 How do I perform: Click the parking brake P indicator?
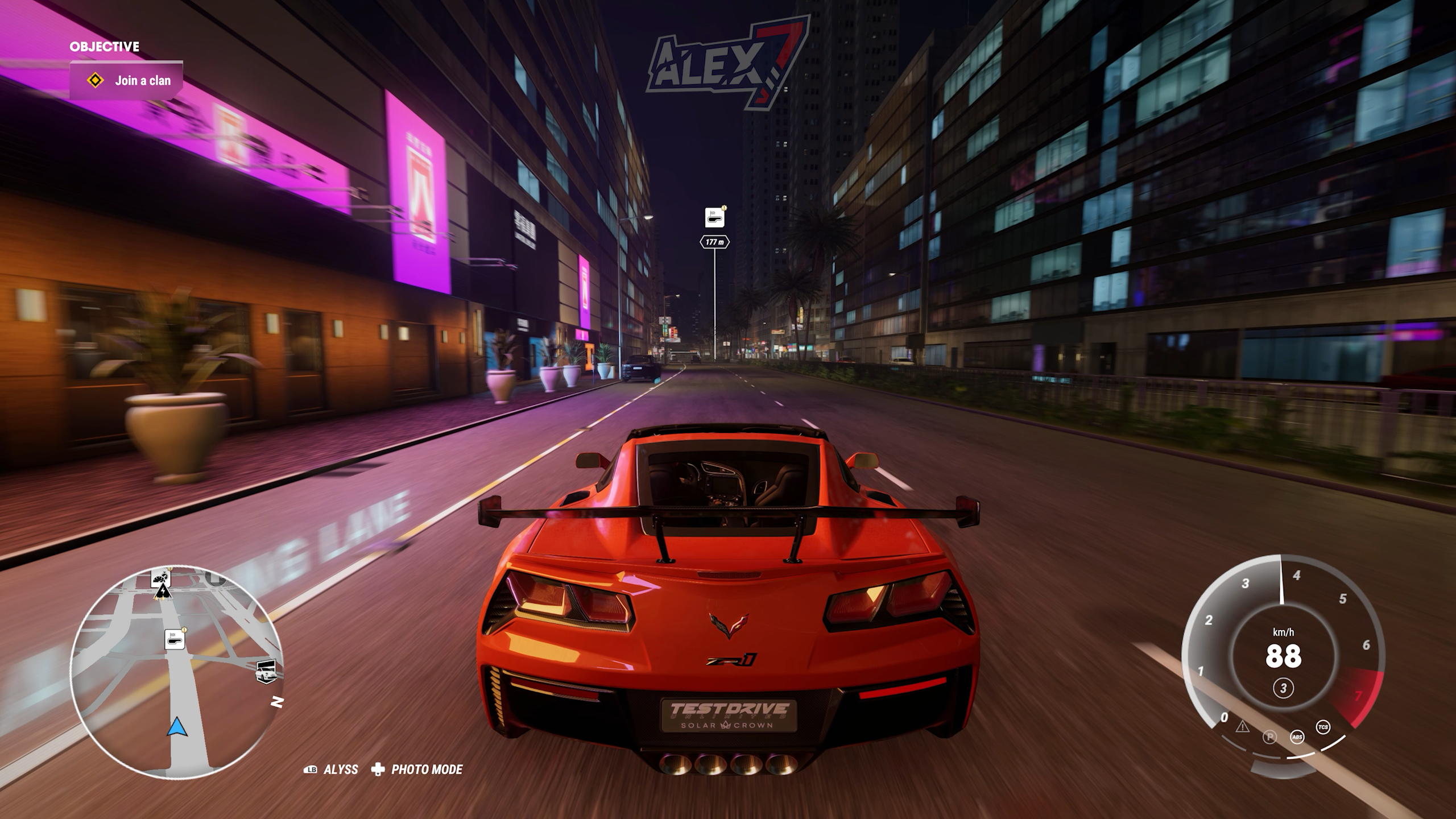1269,737
